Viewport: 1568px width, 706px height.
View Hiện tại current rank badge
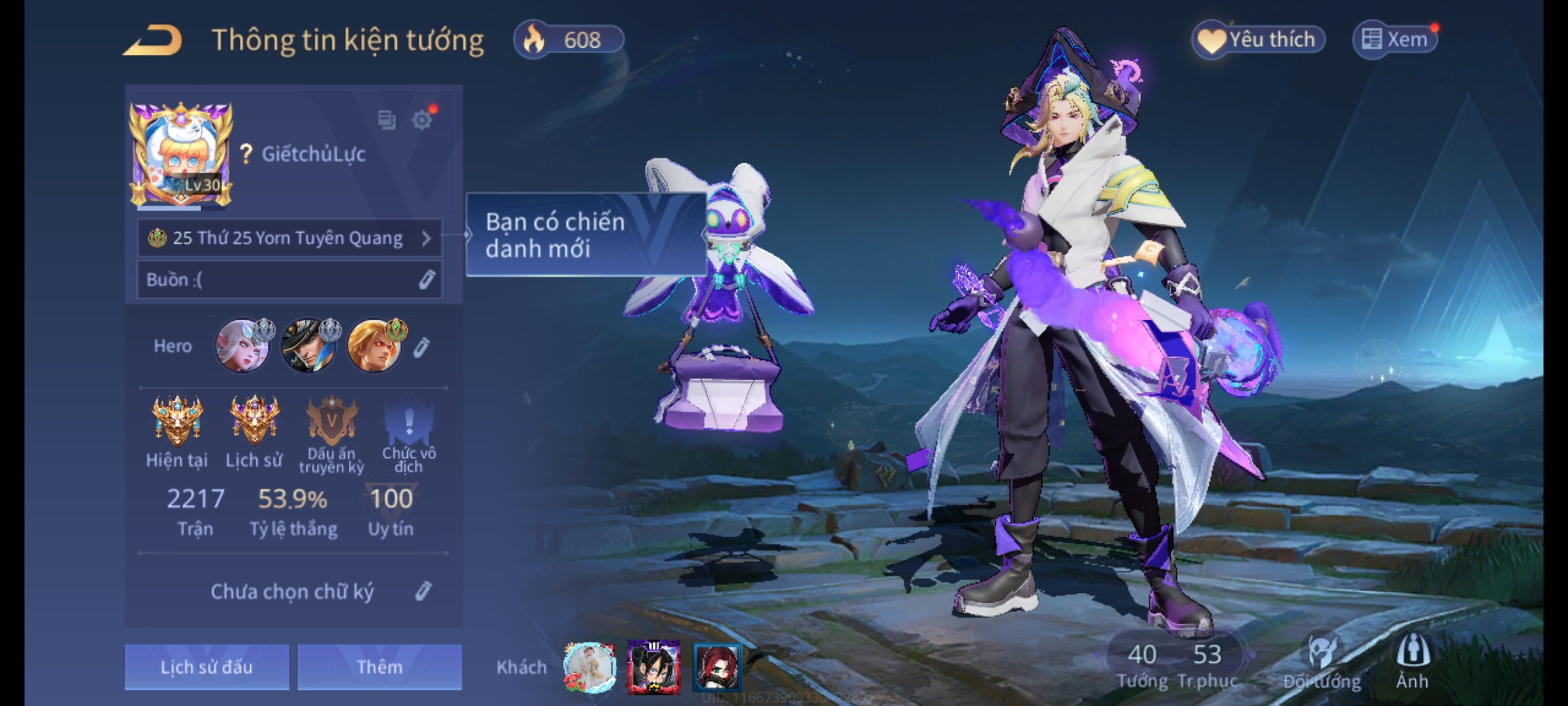[177, 422]
